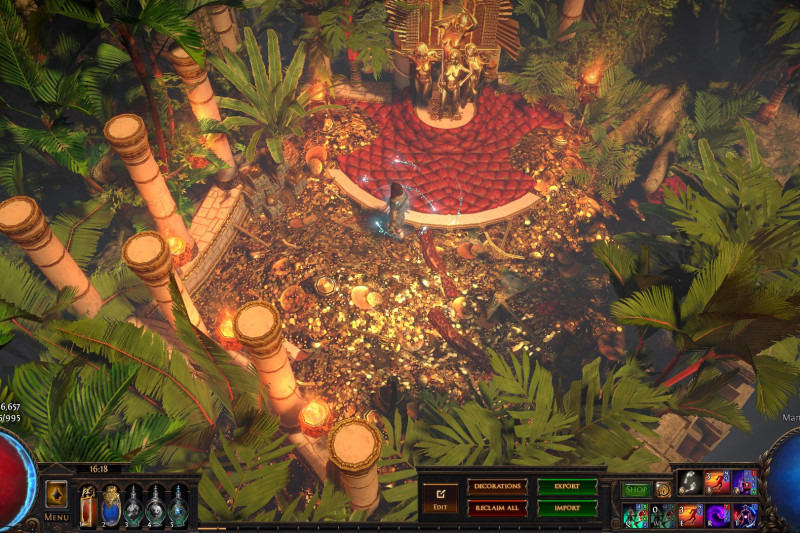Select the footprints move skill icon

690,483
